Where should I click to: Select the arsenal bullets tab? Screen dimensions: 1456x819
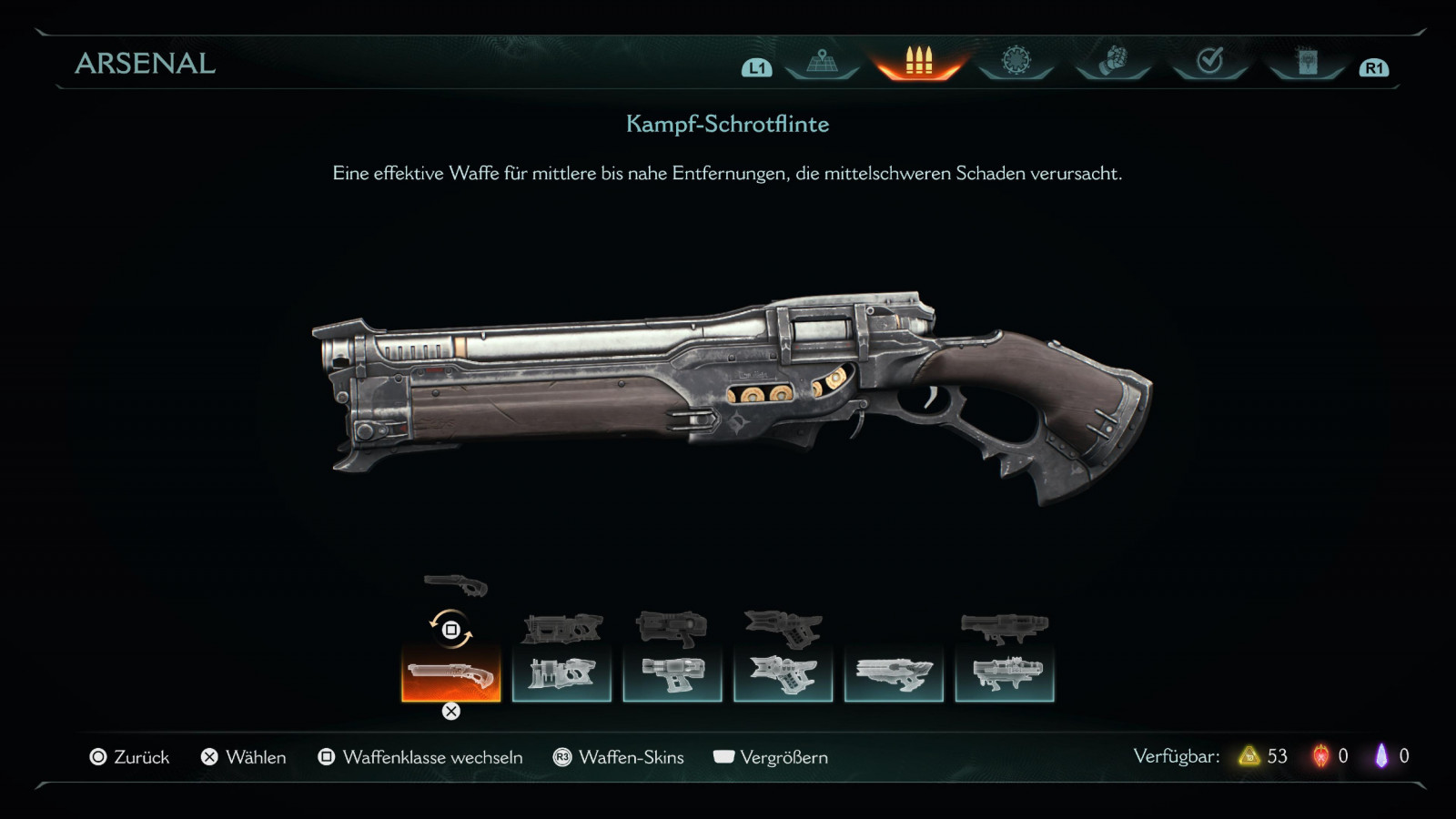coord(919,62)
